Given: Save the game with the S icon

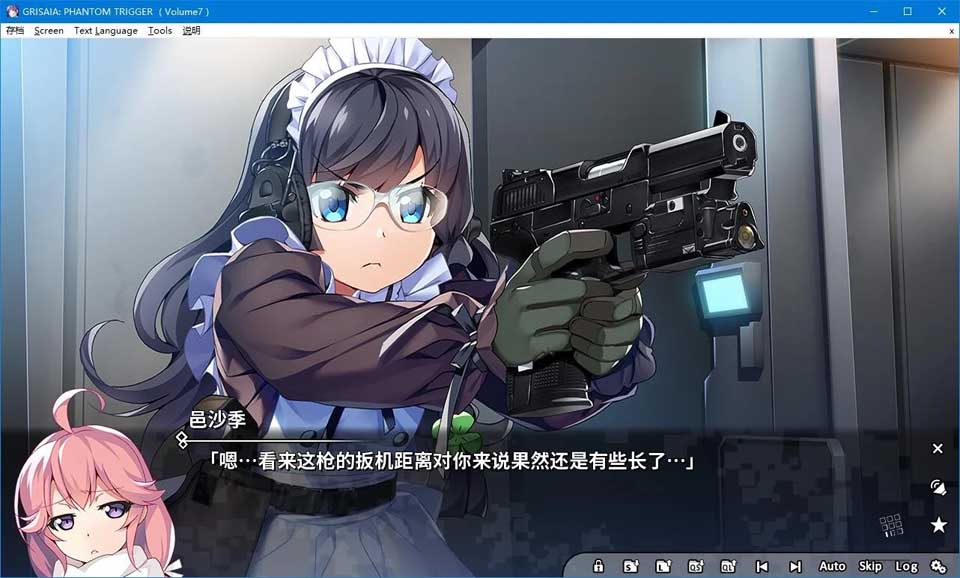Looking at the screenshot, I should (x=631, y=566).
